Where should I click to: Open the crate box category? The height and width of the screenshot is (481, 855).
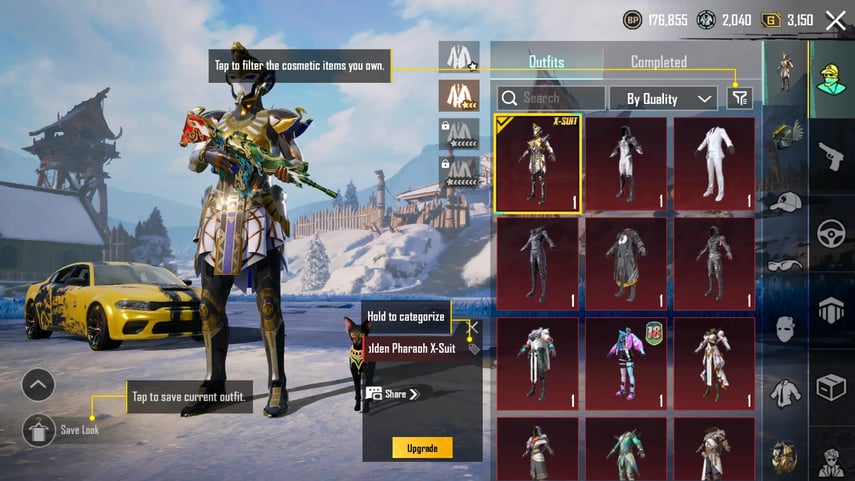[x=831, y=387]
